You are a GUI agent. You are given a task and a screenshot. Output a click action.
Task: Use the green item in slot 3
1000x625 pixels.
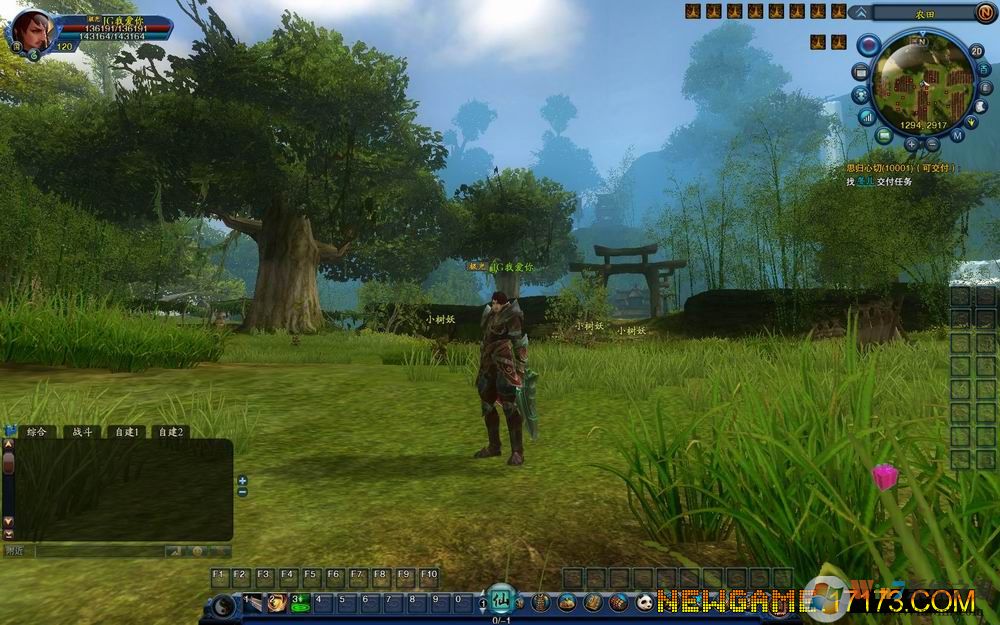click(x=300, y=602)
